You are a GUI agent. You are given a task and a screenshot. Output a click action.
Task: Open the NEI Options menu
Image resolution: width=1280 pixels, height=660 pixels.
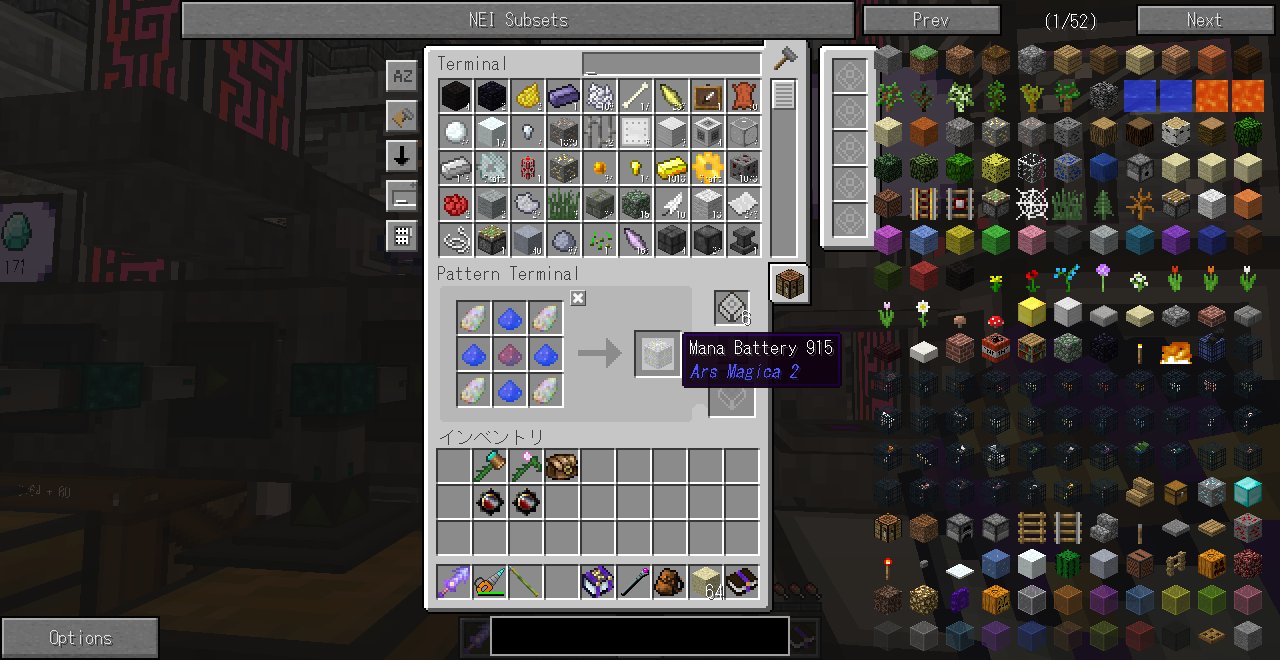80,638
